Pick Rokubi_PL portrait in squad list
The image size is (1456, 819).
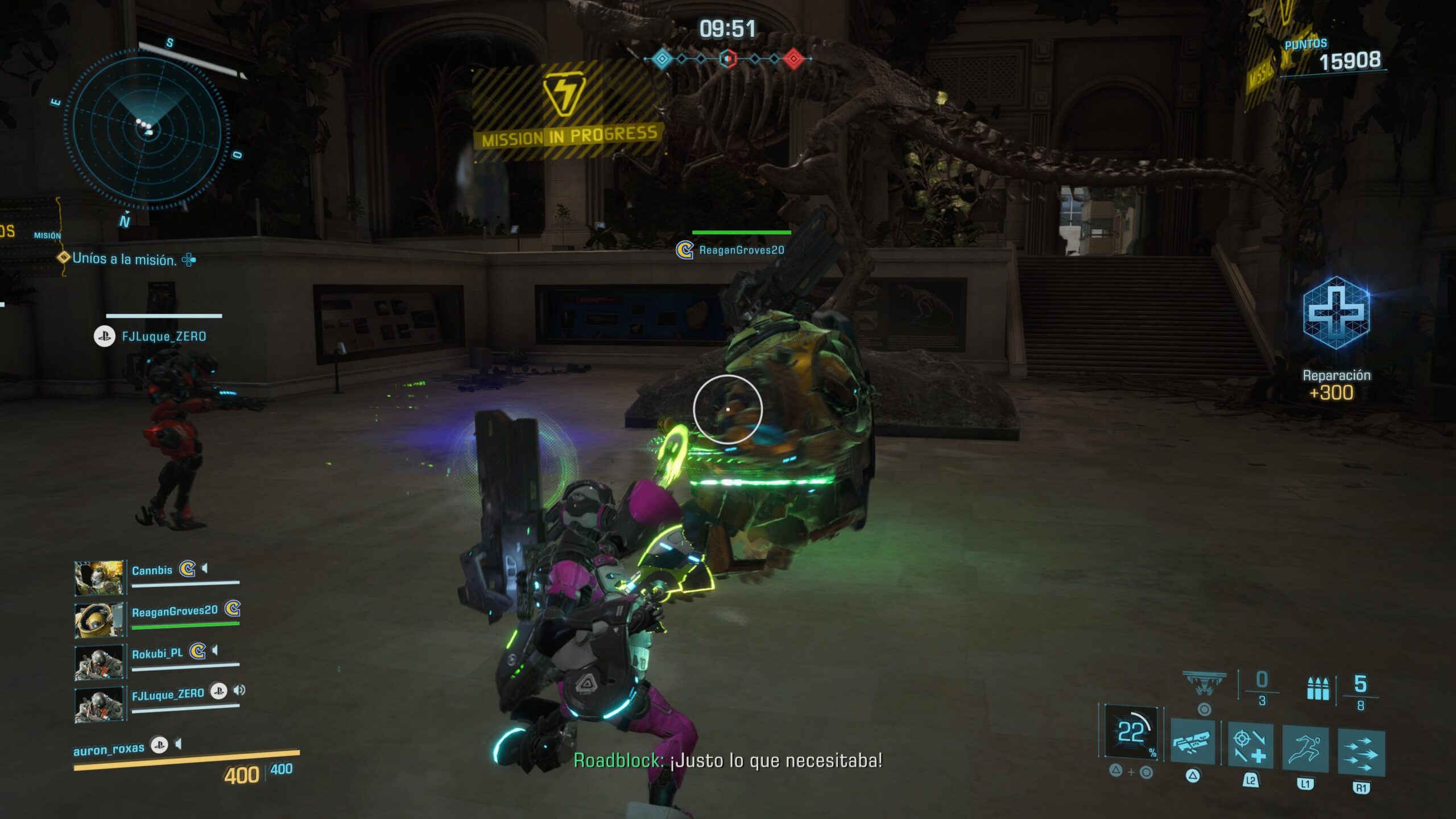99,661
